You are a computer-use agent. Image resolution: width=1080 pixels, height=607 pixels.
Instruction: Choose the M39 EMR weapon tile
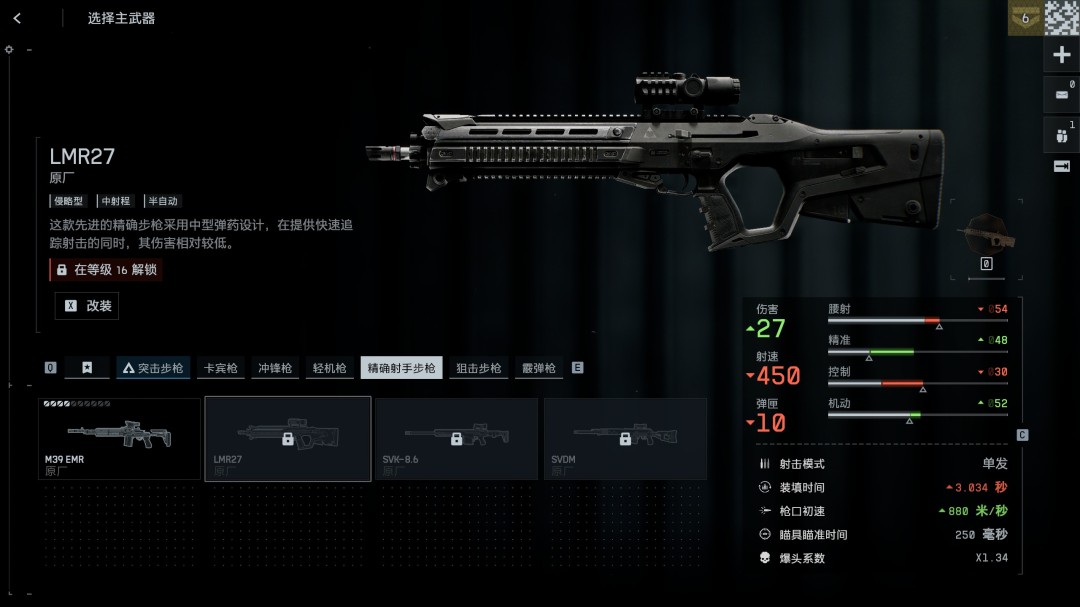tap(120, 438)
